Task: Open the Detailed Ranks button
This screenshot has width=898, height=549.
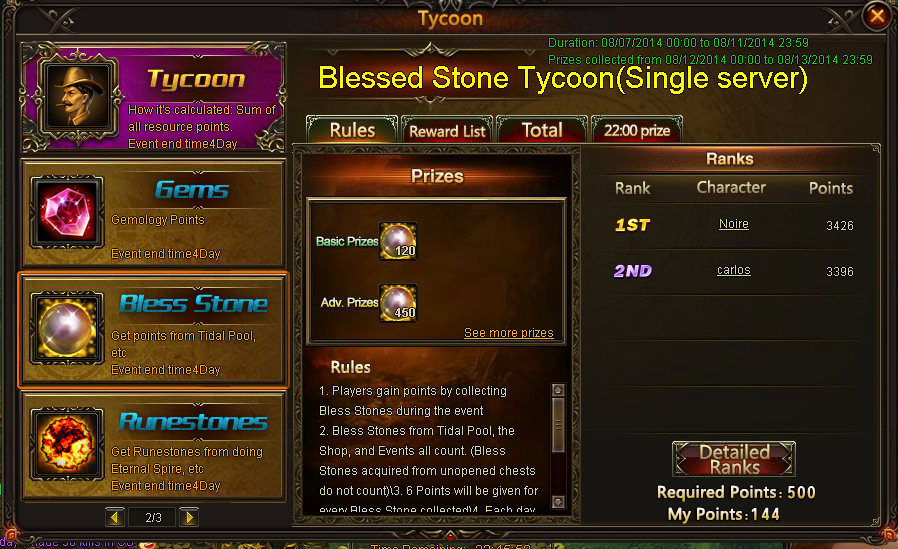Action: 733,459
